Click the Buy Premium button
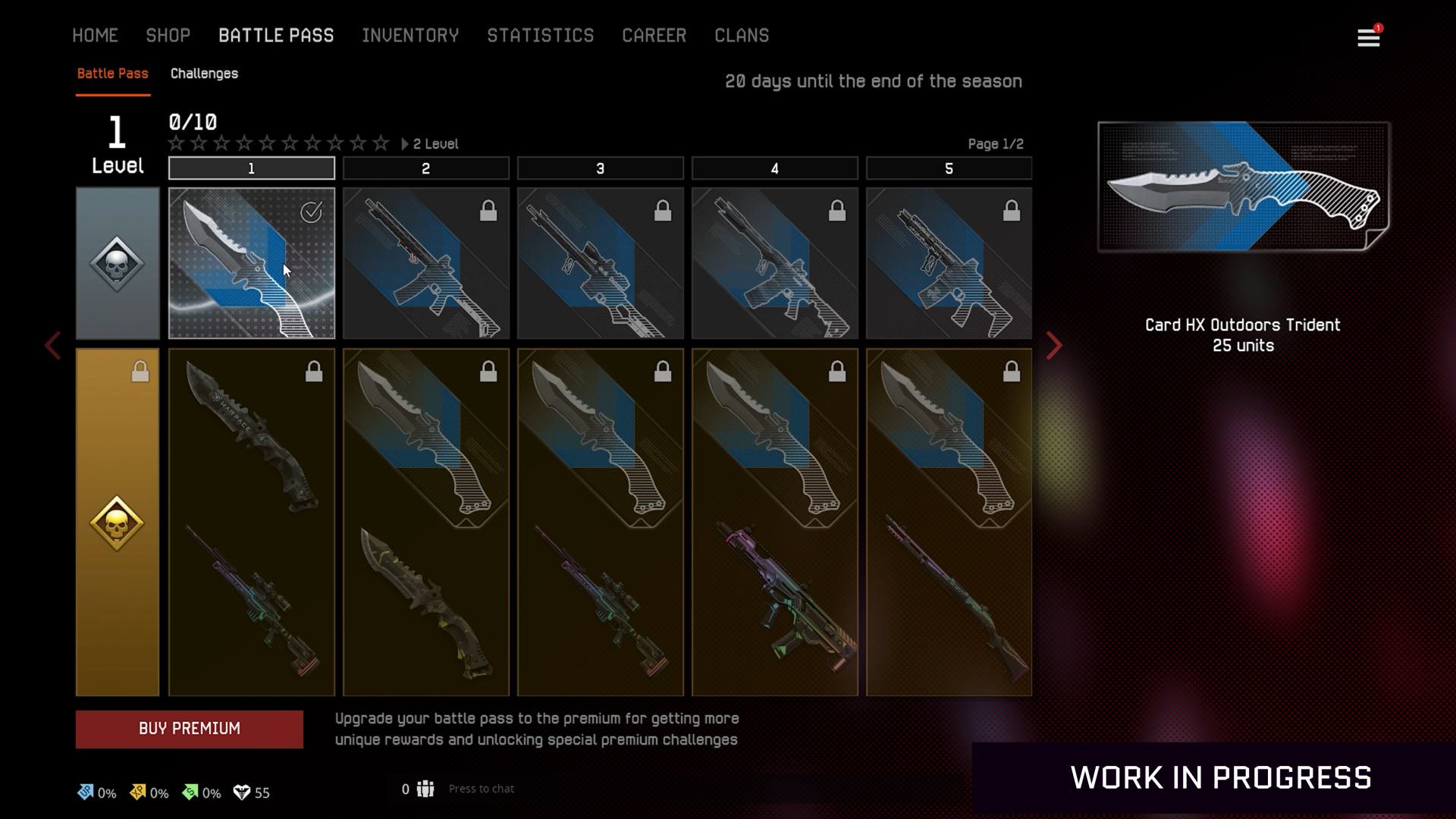Image resolution: width=1456 pixels, height=819 pixels. (x=190, y=729)
